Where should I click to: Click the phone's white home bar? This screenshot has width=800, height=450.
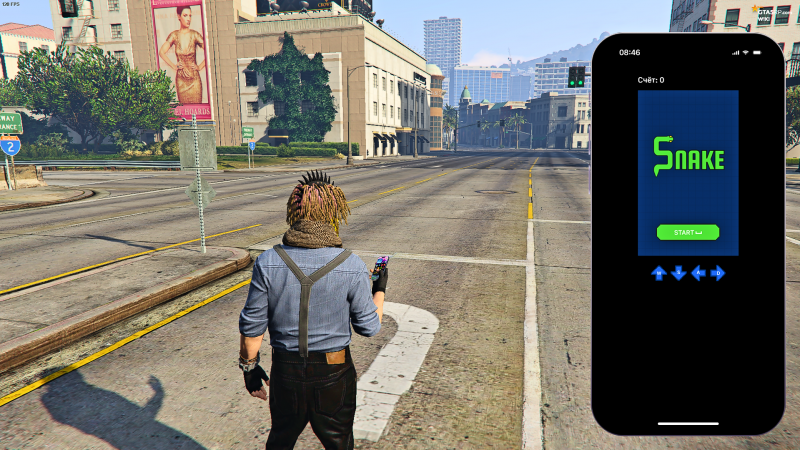(688, 423)
